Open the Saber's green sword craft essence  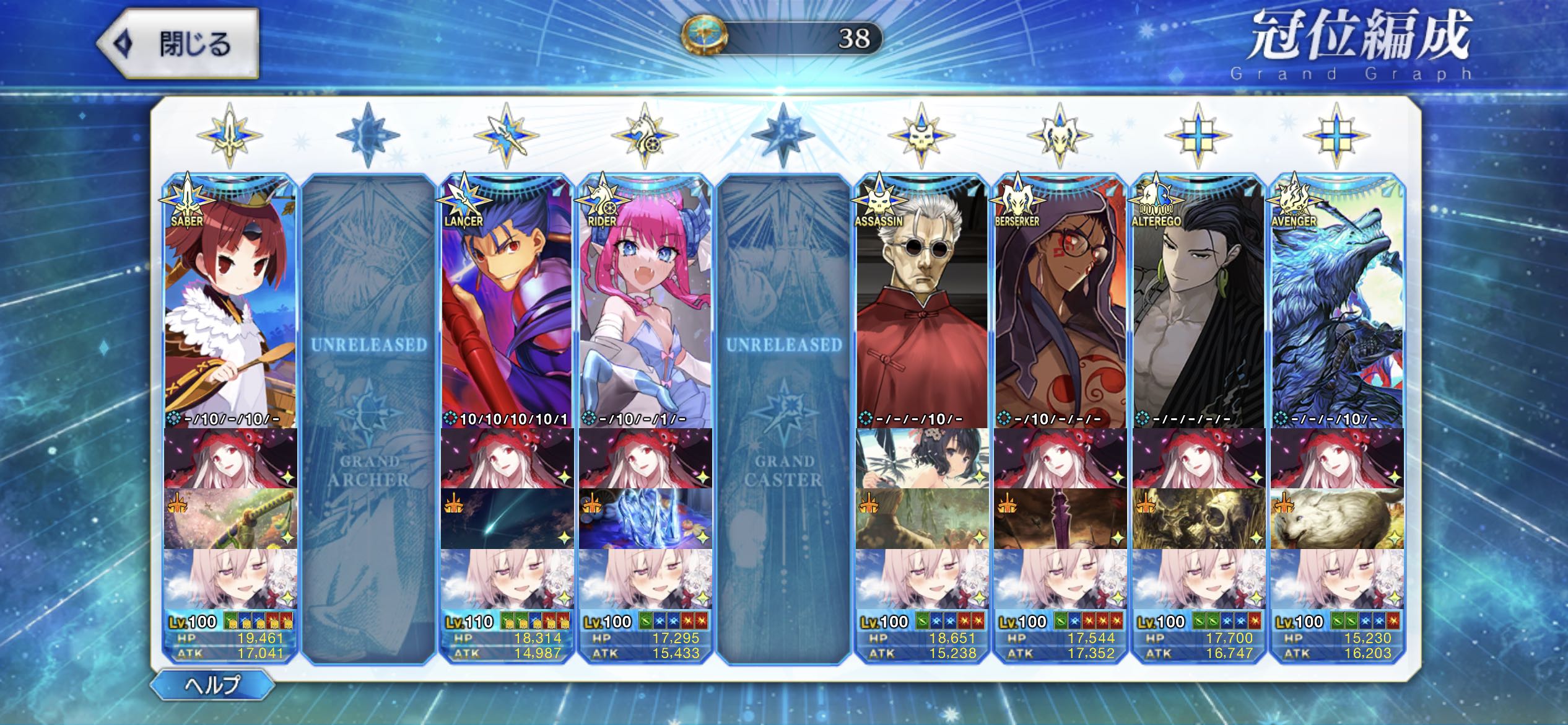pyautogui.click(x=230, y=519)
